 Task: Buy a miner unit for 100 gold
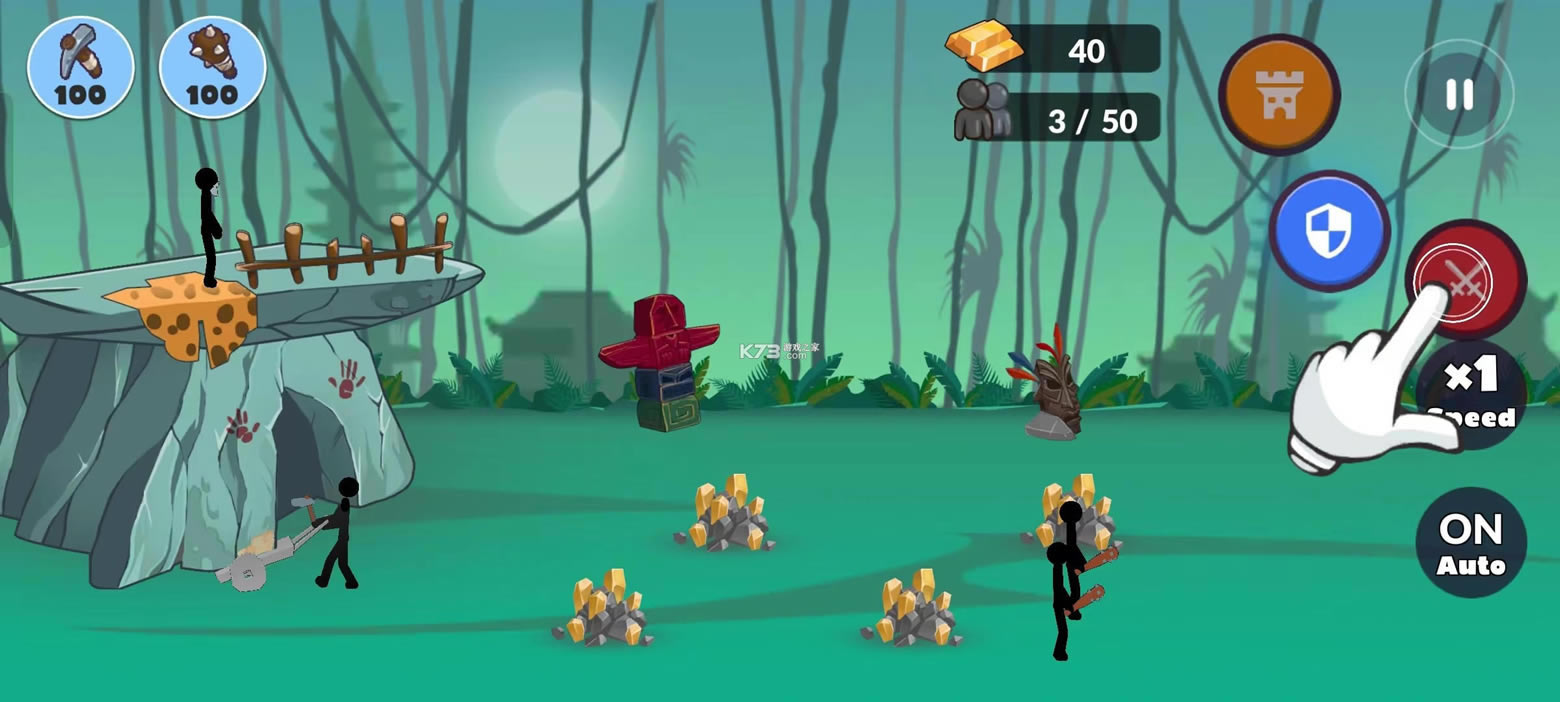80,68
